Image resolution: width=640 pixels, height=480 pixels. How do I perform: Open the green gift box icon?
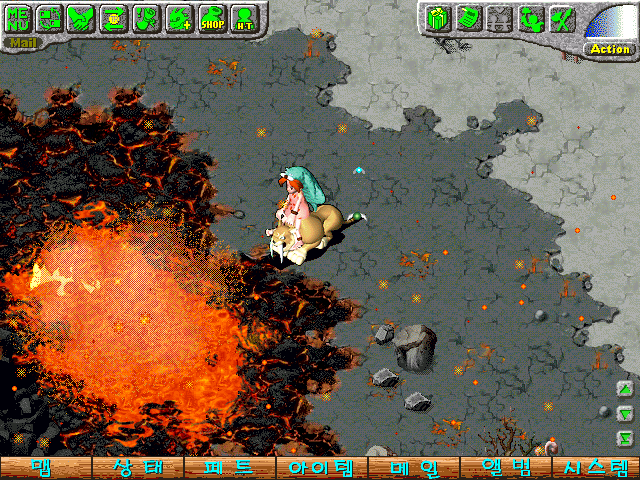click(436, 18)
